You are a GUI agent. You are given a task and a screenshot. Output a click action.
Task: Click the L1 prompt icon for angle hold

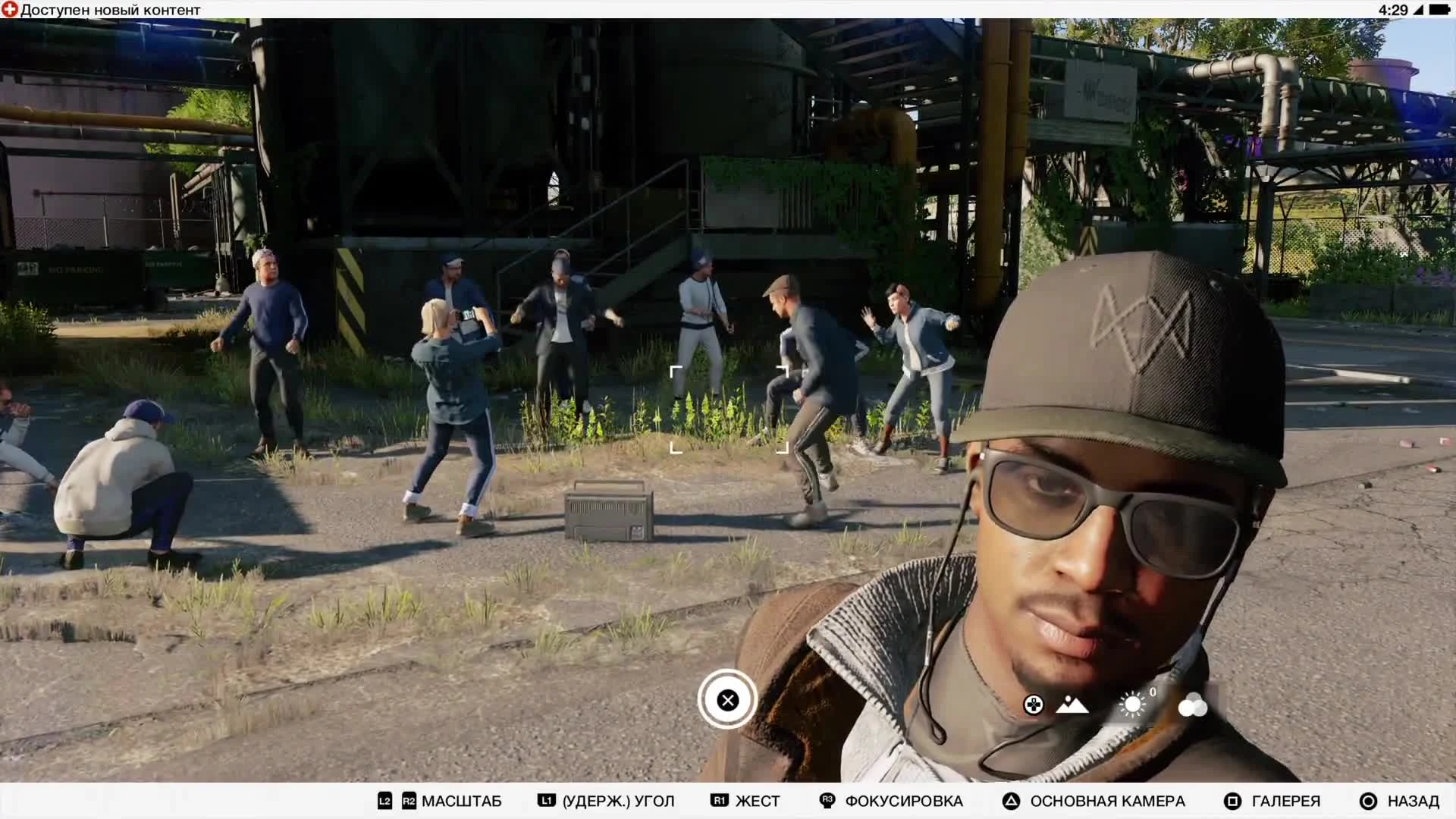(x=546, y=800)
